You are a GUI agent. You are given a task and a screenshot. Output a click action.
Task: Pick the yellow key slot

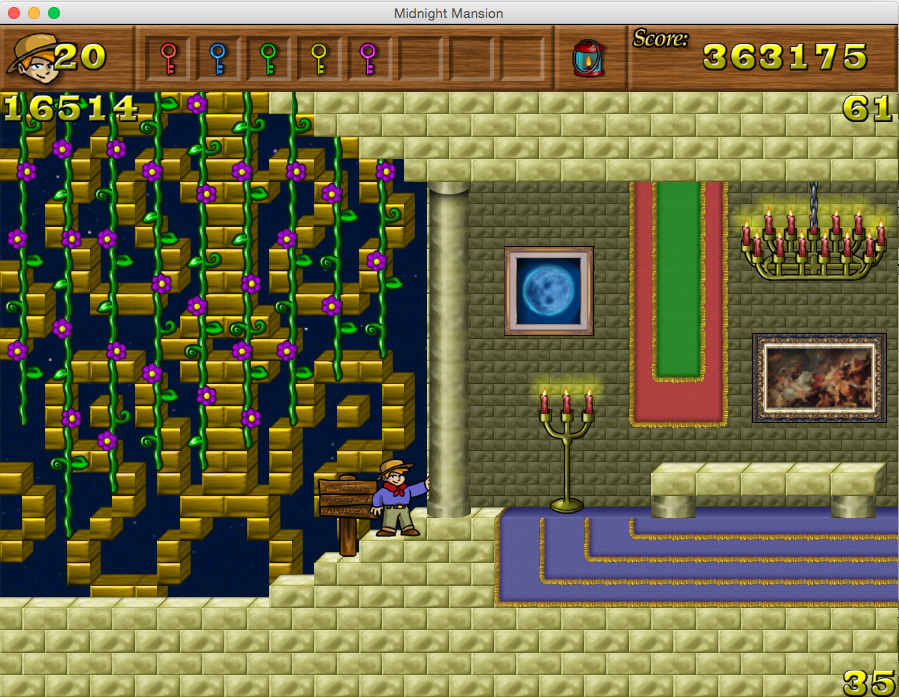[x=318, y=58]
